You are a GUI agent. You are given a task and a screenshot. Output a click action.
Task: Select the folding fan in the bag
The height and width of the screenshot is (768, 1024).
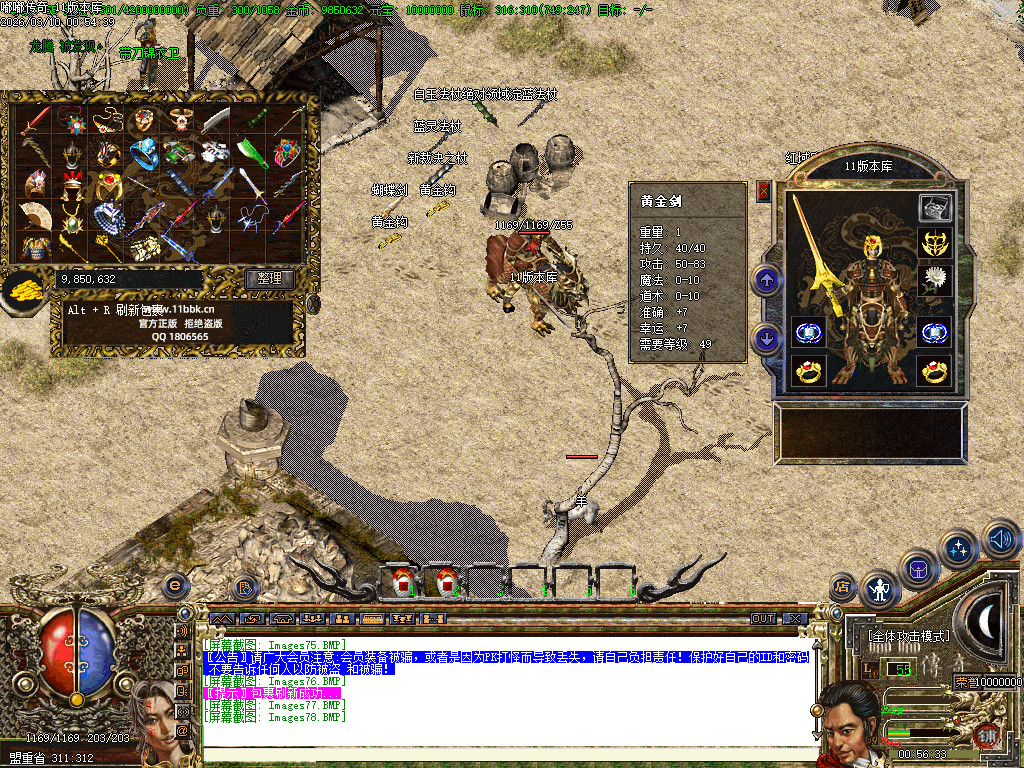pyautogui.click(x=36, y=216)
